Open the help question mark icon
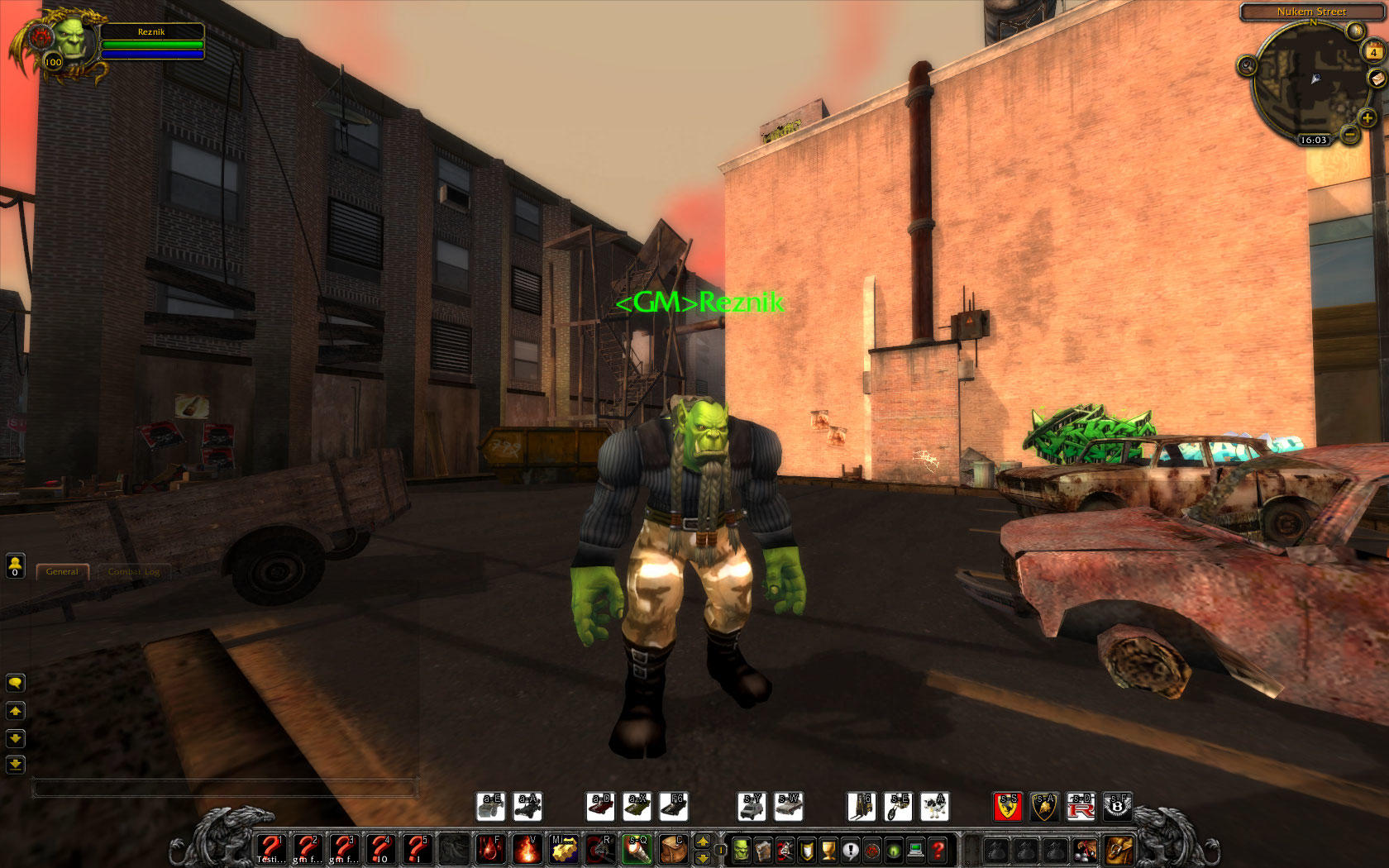 pyautogui.click(x=938, y=851)
